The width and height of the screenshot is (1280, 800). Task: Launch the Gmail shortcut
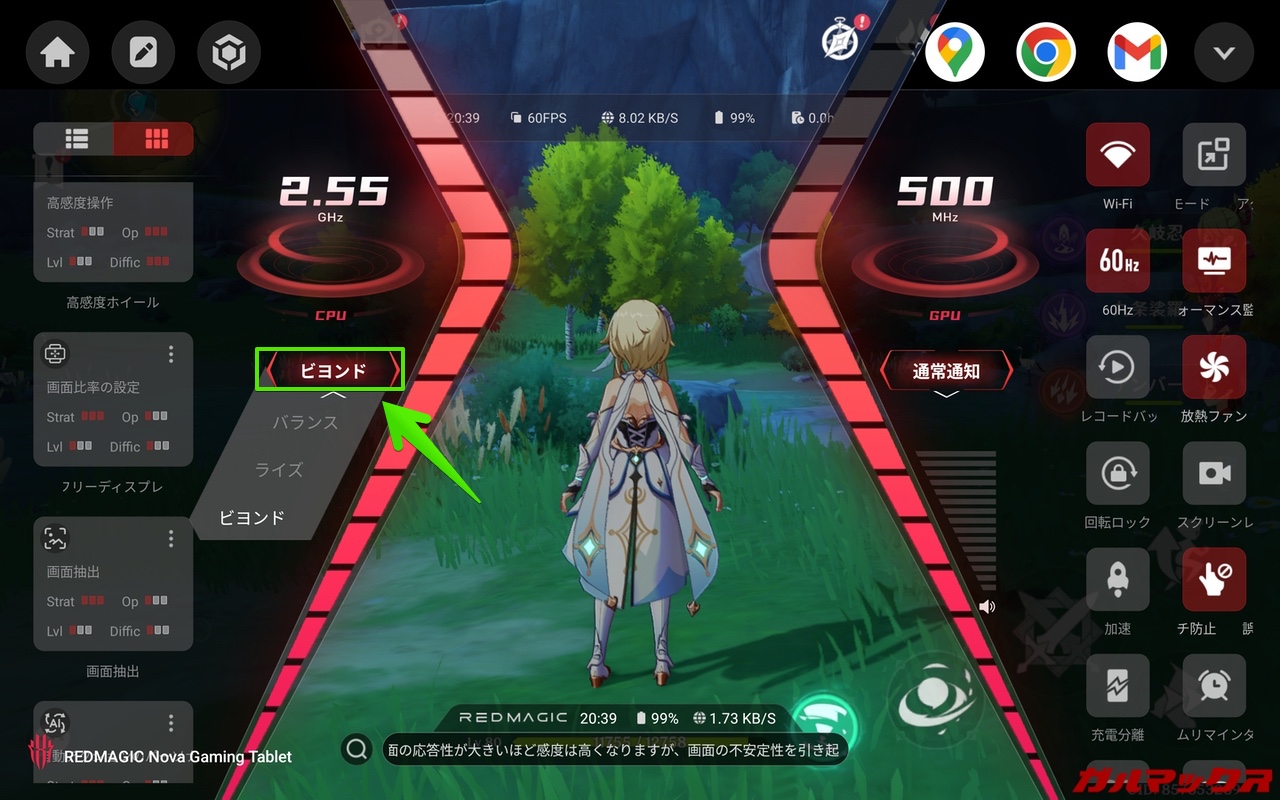click(x=1136, y=53)
